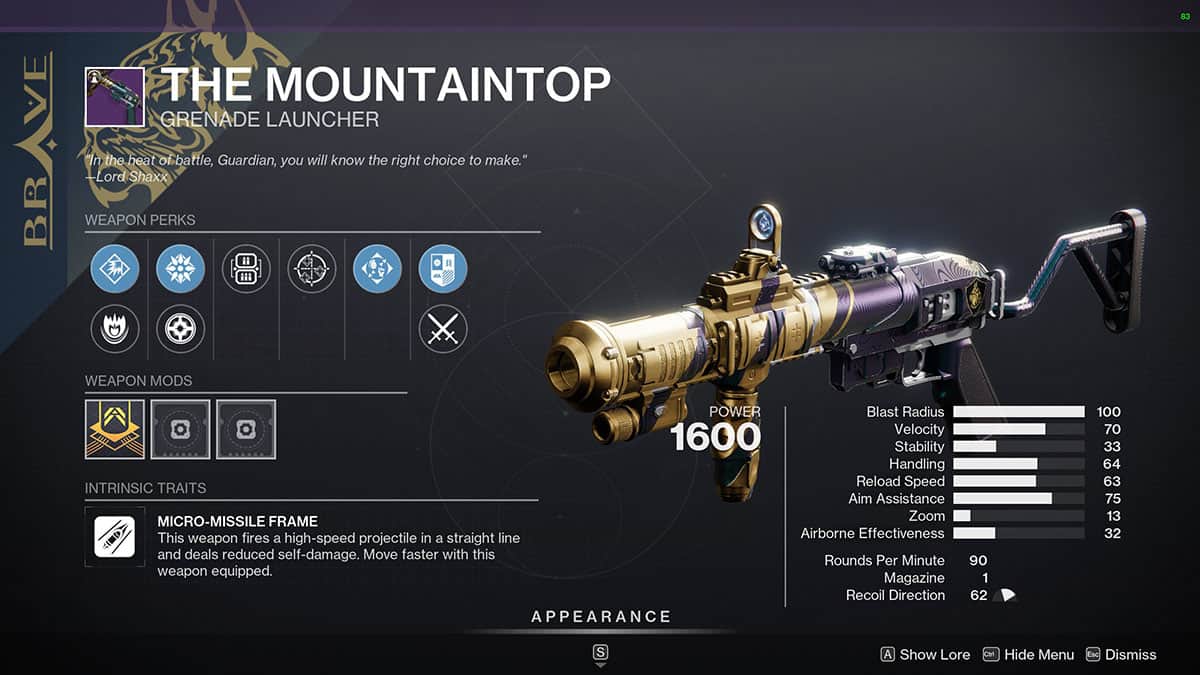Pick the crosshair with arrows perk
Screen dimensions: 1200x675
point(312,269)
